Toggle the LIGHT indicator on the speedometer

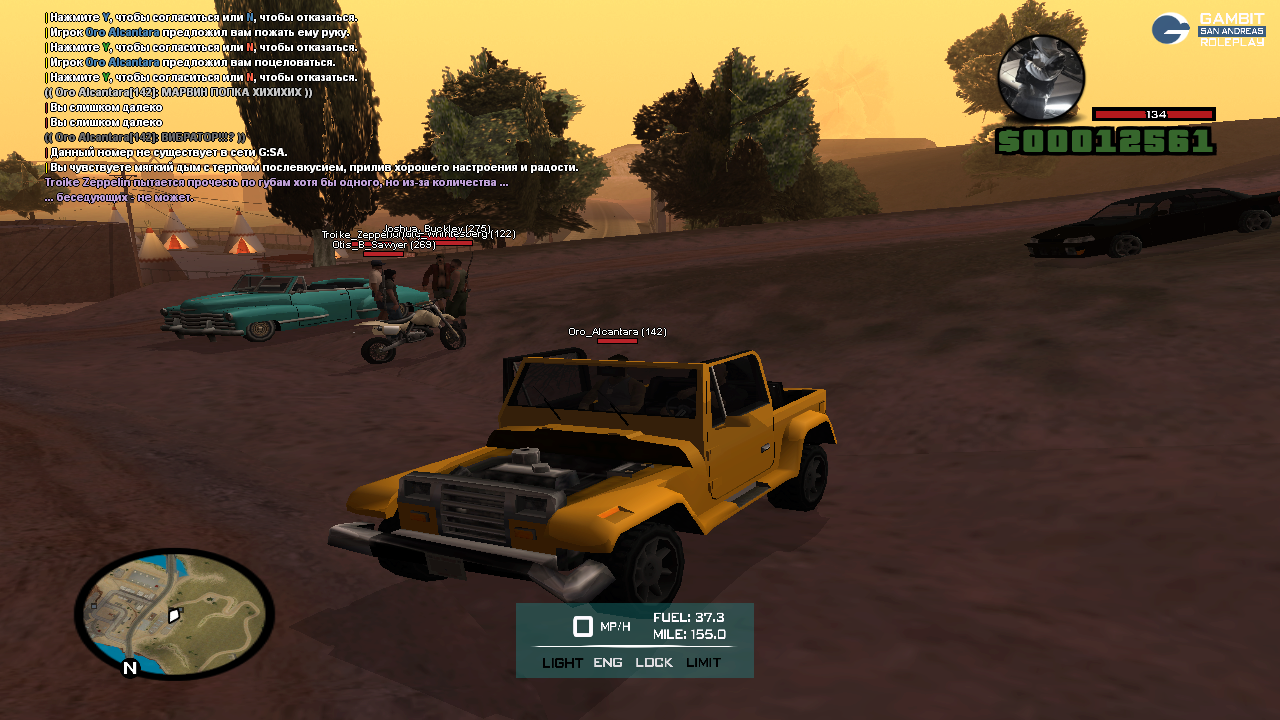tap(562, 662)
